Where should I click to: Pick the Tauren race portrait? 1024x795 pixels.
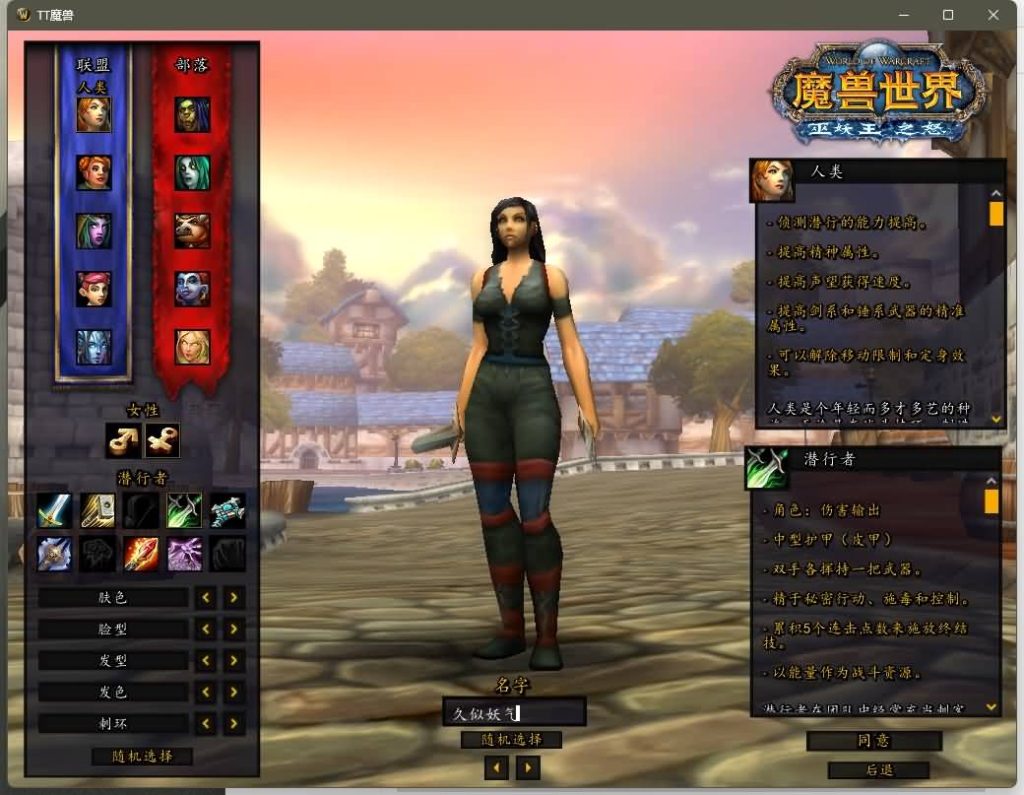pos(192,231)
